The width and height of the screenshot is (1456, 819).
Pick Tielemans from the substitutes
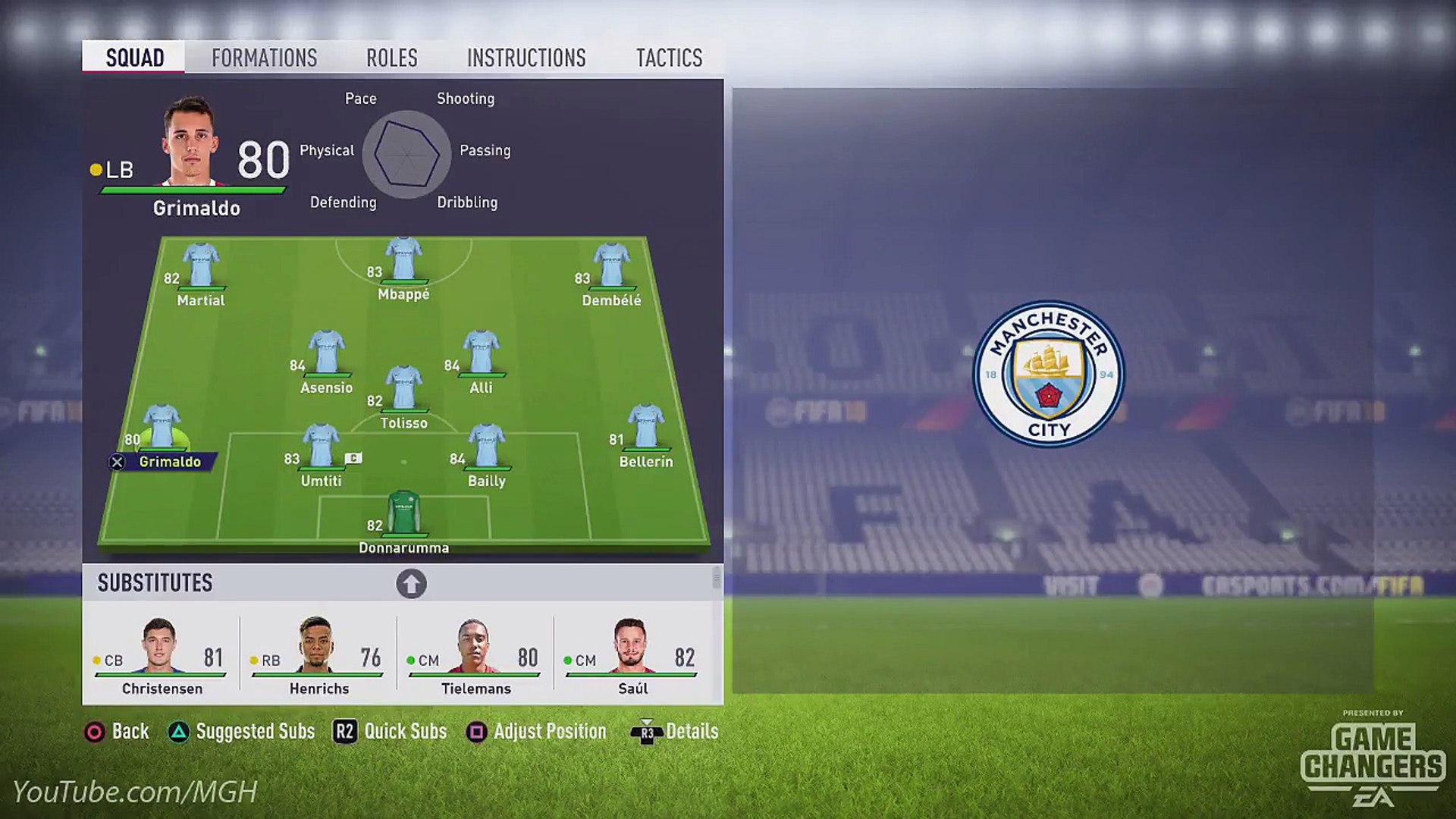click(475, 654)
